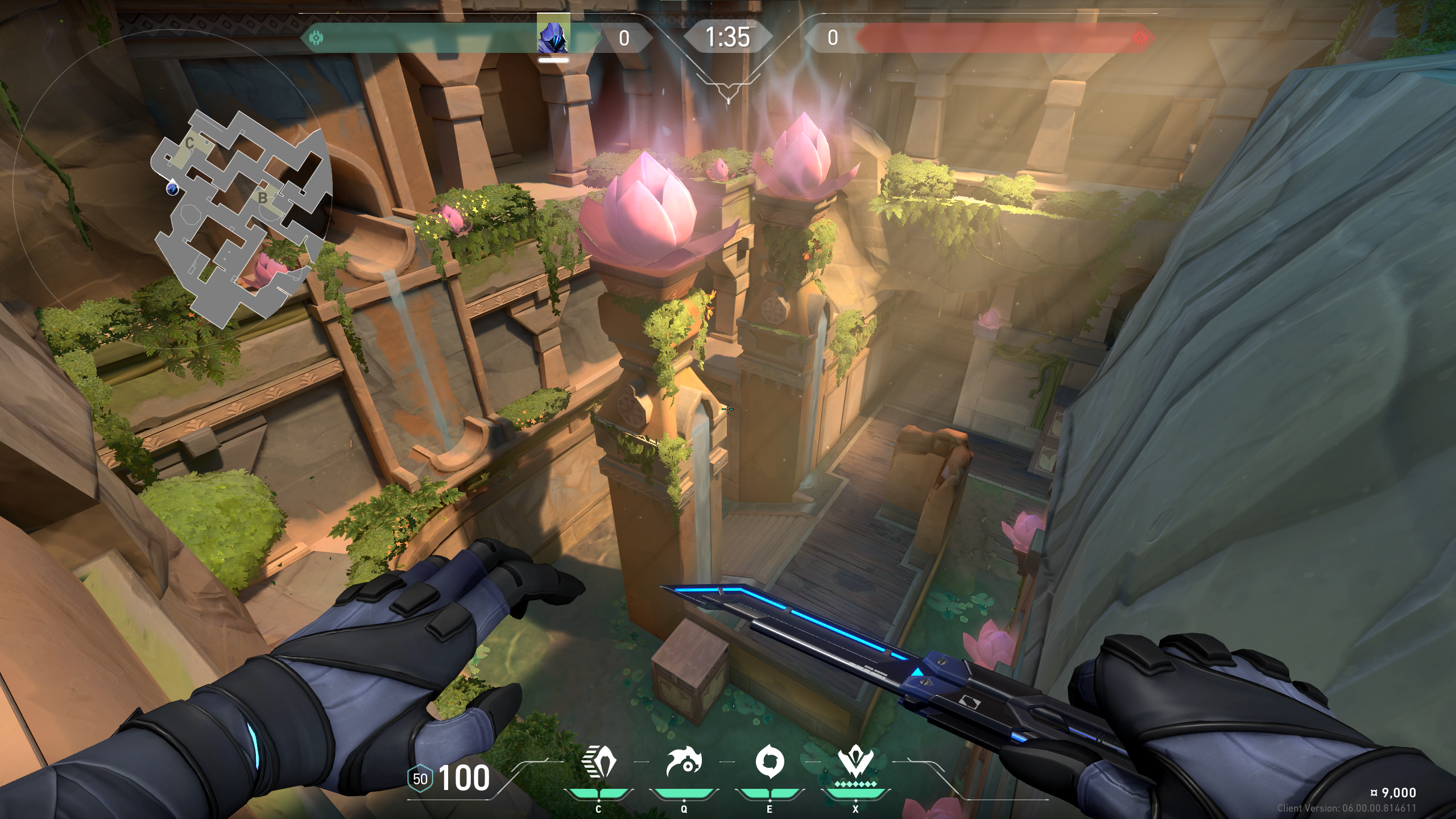Click the player position marker on the minimap
This screenshot has width=1456, height=819.
pos(172,188)
